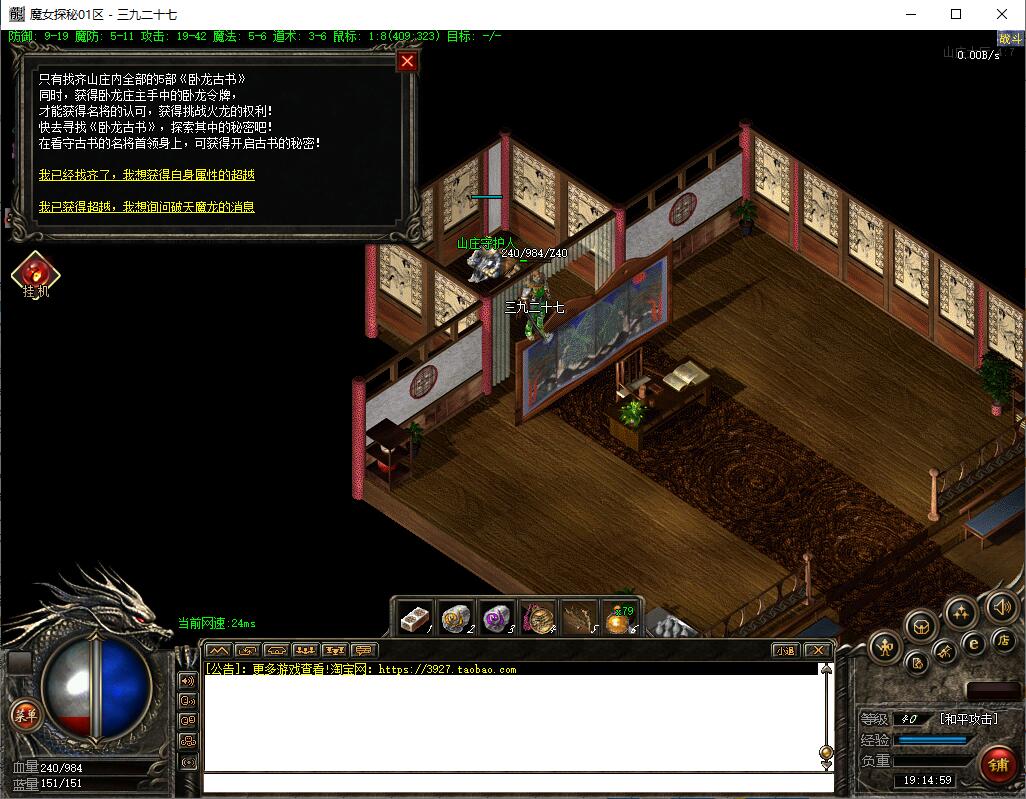Viewport: 1026px width, 799px height.
Task: Use the white block item in hotbar slot 1
Action: (414, 619)
